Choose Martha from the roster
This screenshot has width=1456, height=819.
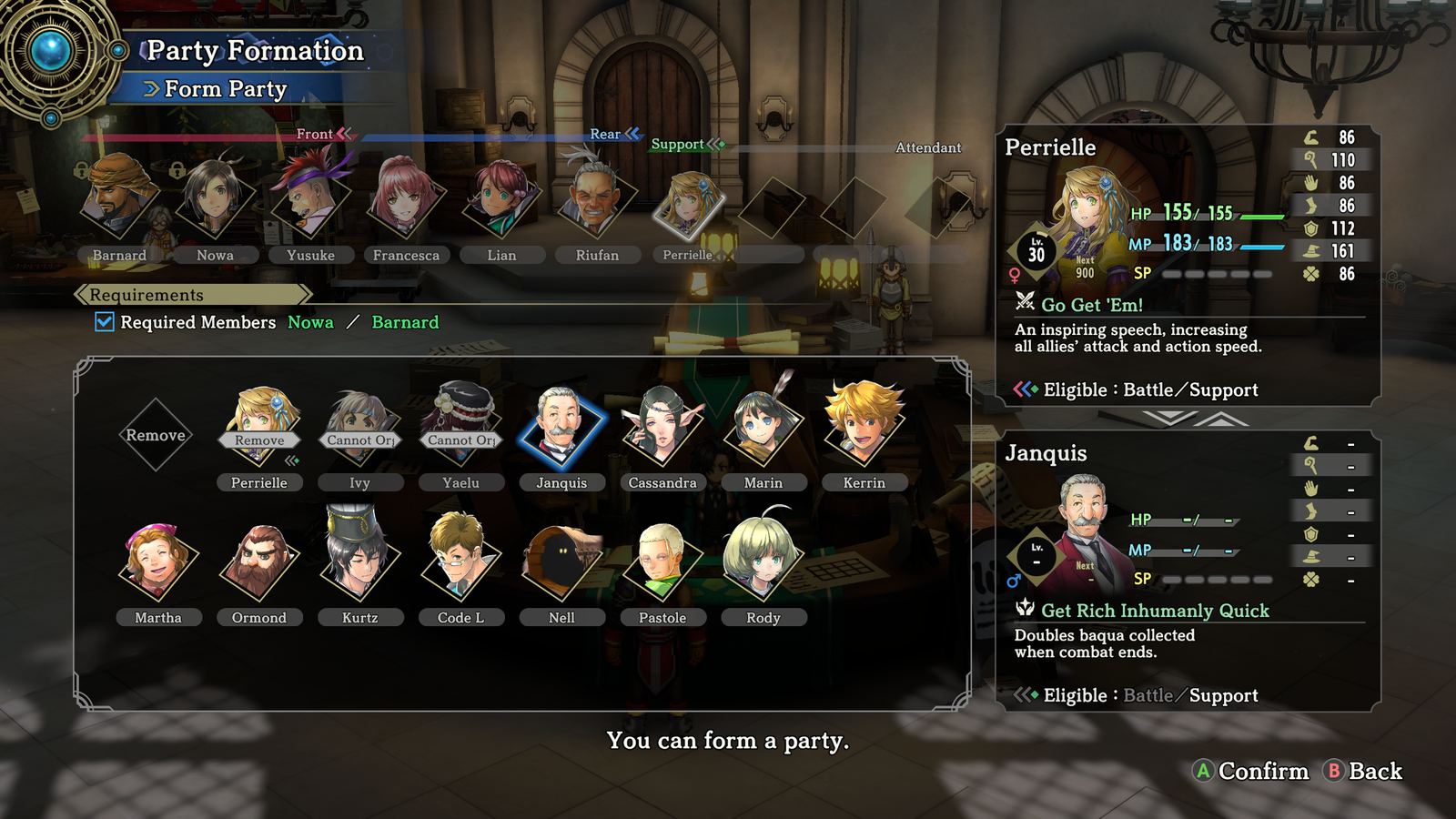[x=158, y=564]
